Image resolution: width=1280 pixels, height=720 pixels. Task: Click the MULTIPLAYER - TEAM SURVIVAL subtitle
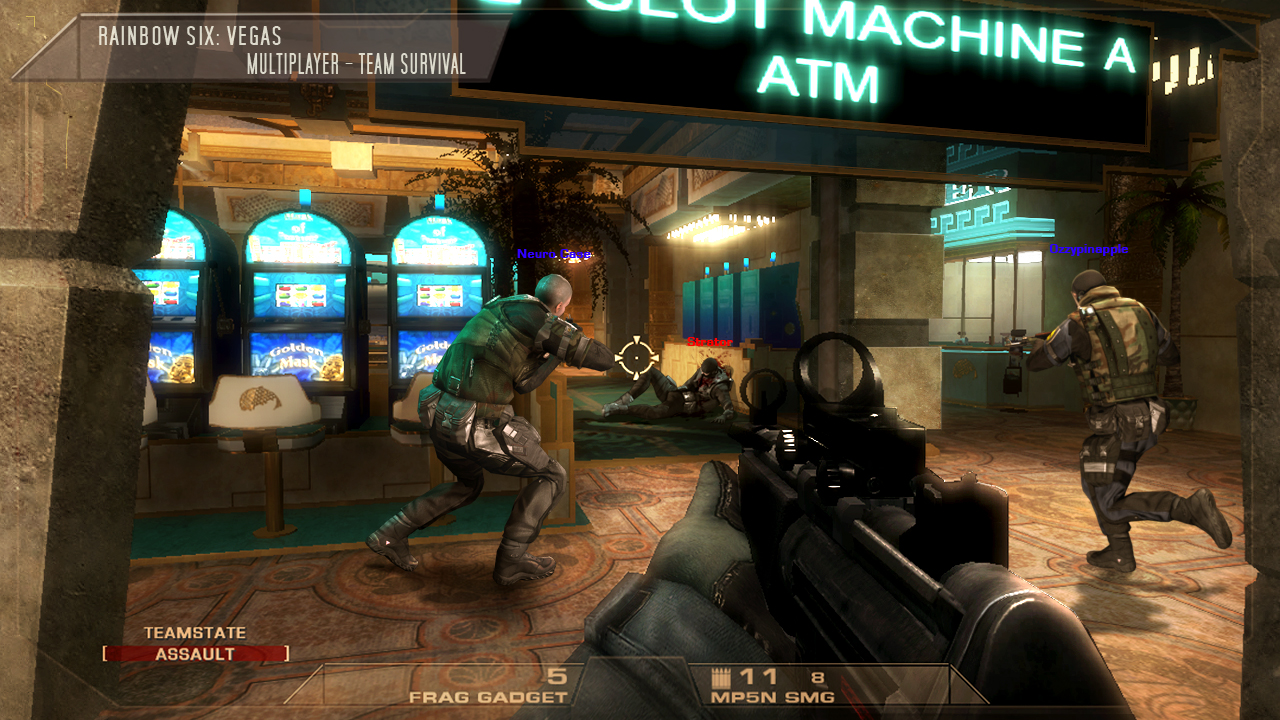(355, 62)
